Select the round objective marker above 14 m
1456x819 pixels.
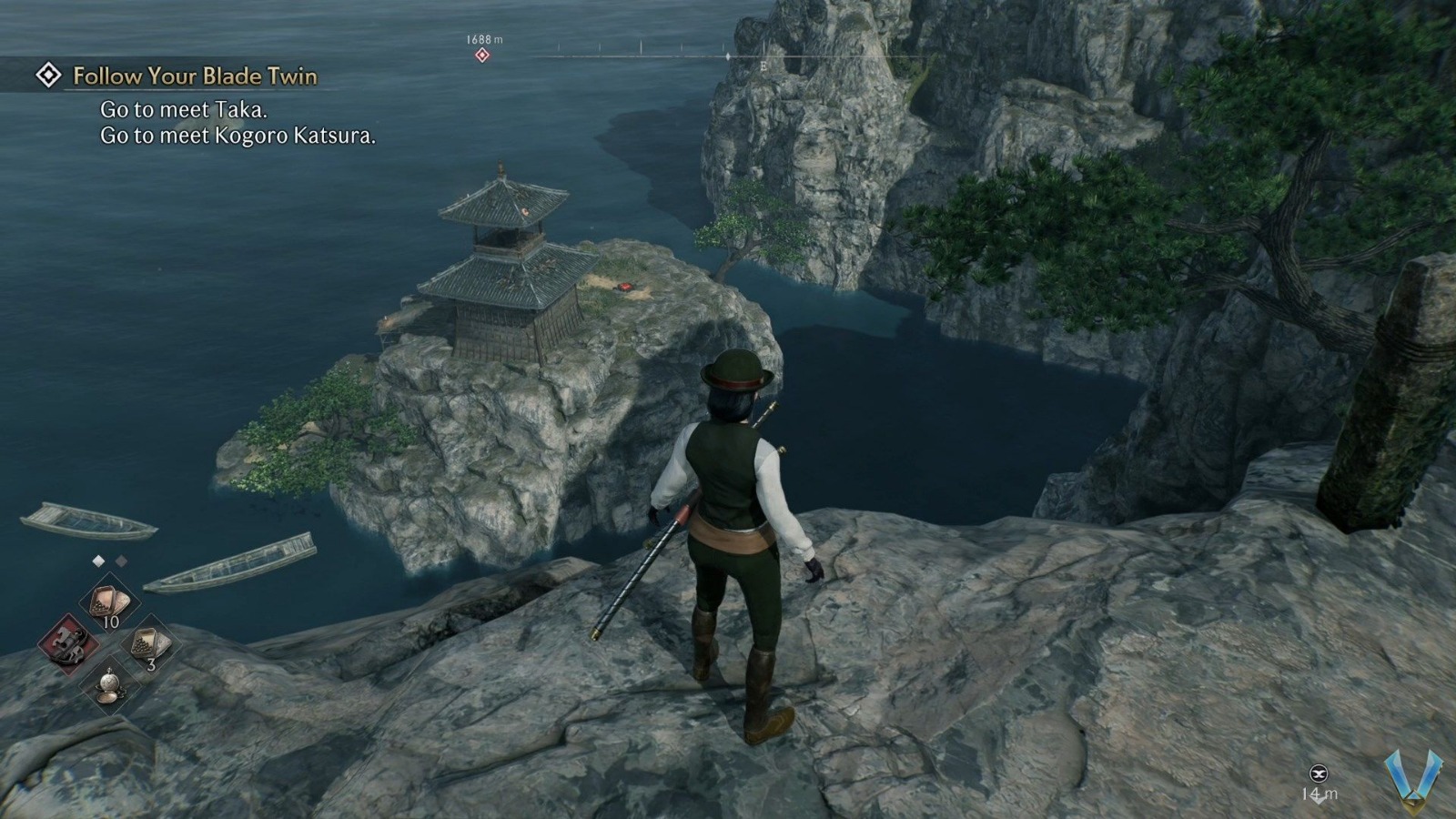pyautogui.click(x=1319, y=773)
